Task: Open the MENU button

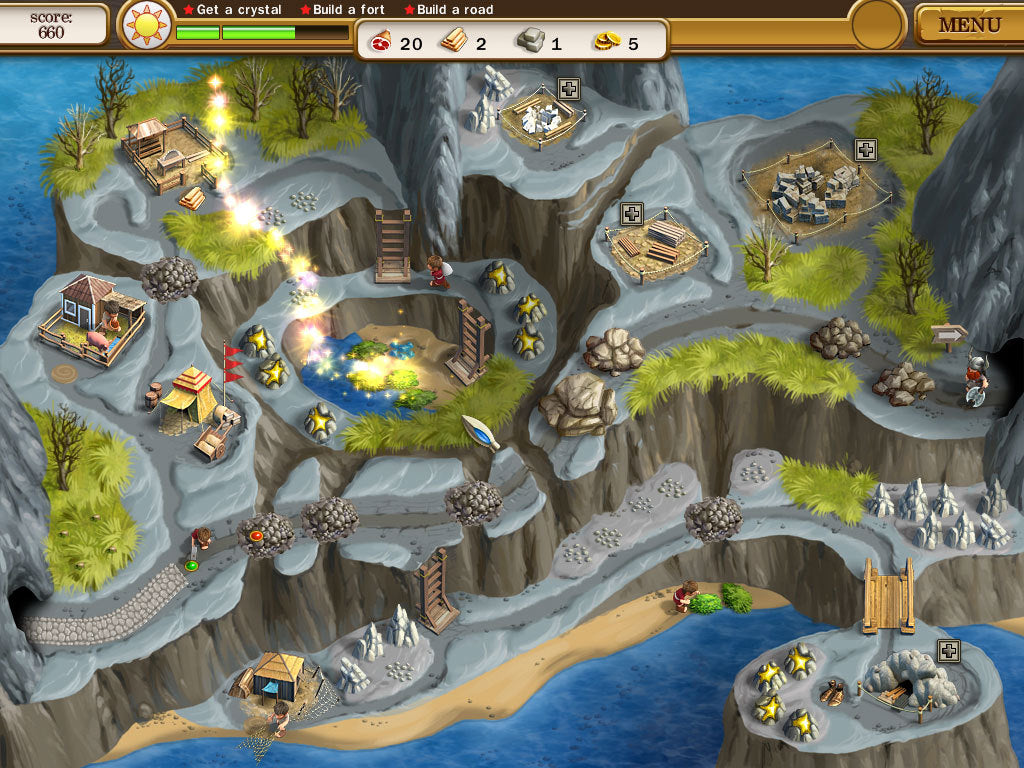Action: (968, 25)
